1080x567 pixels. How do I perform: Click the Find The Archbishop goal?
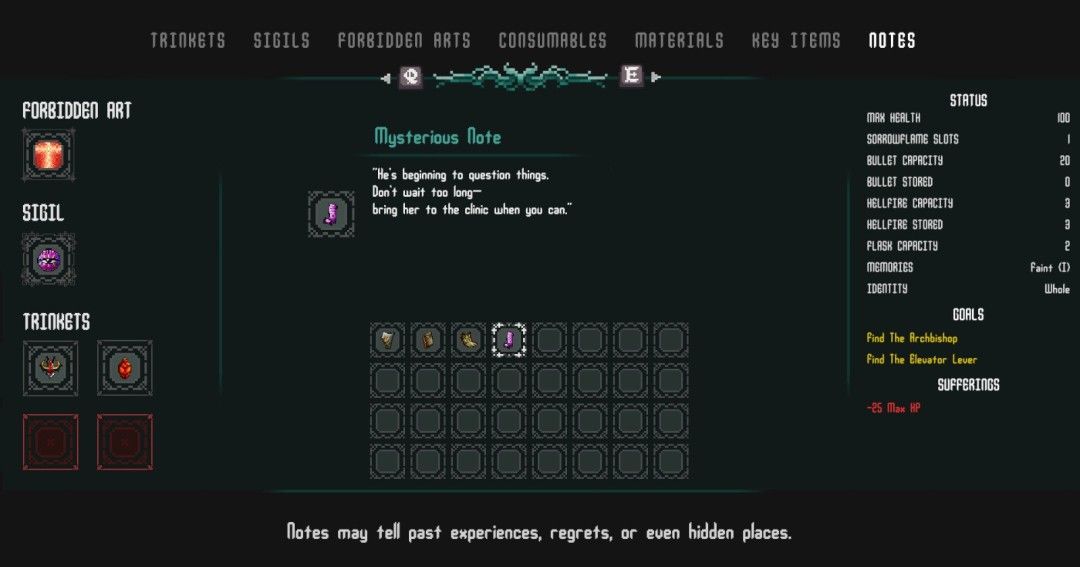coord(912,338)
